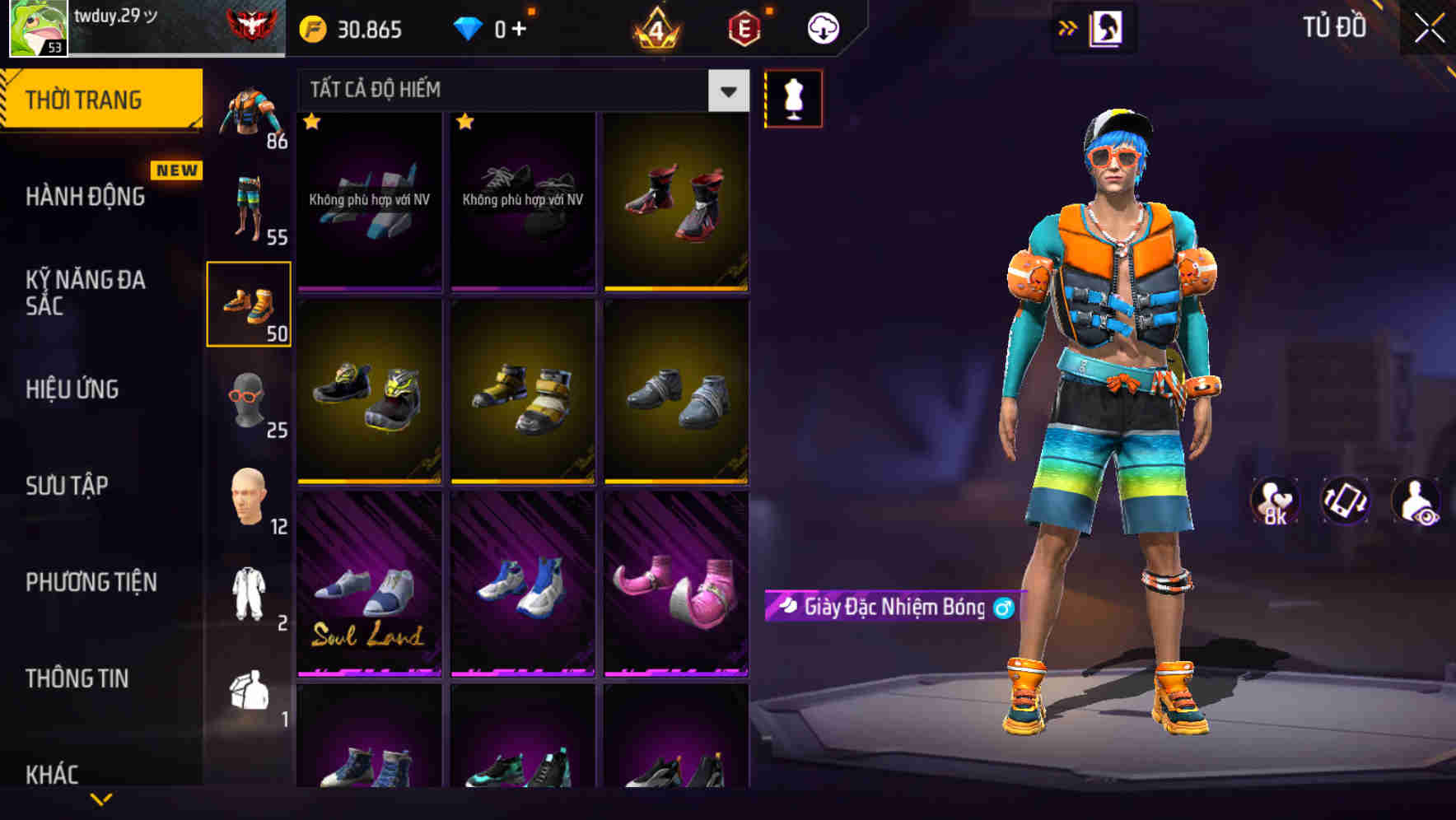Open the SƯU TẬP menu section
Viewport: 1456px width, 820px height.
pyautogui.click(x=68, y=486)
